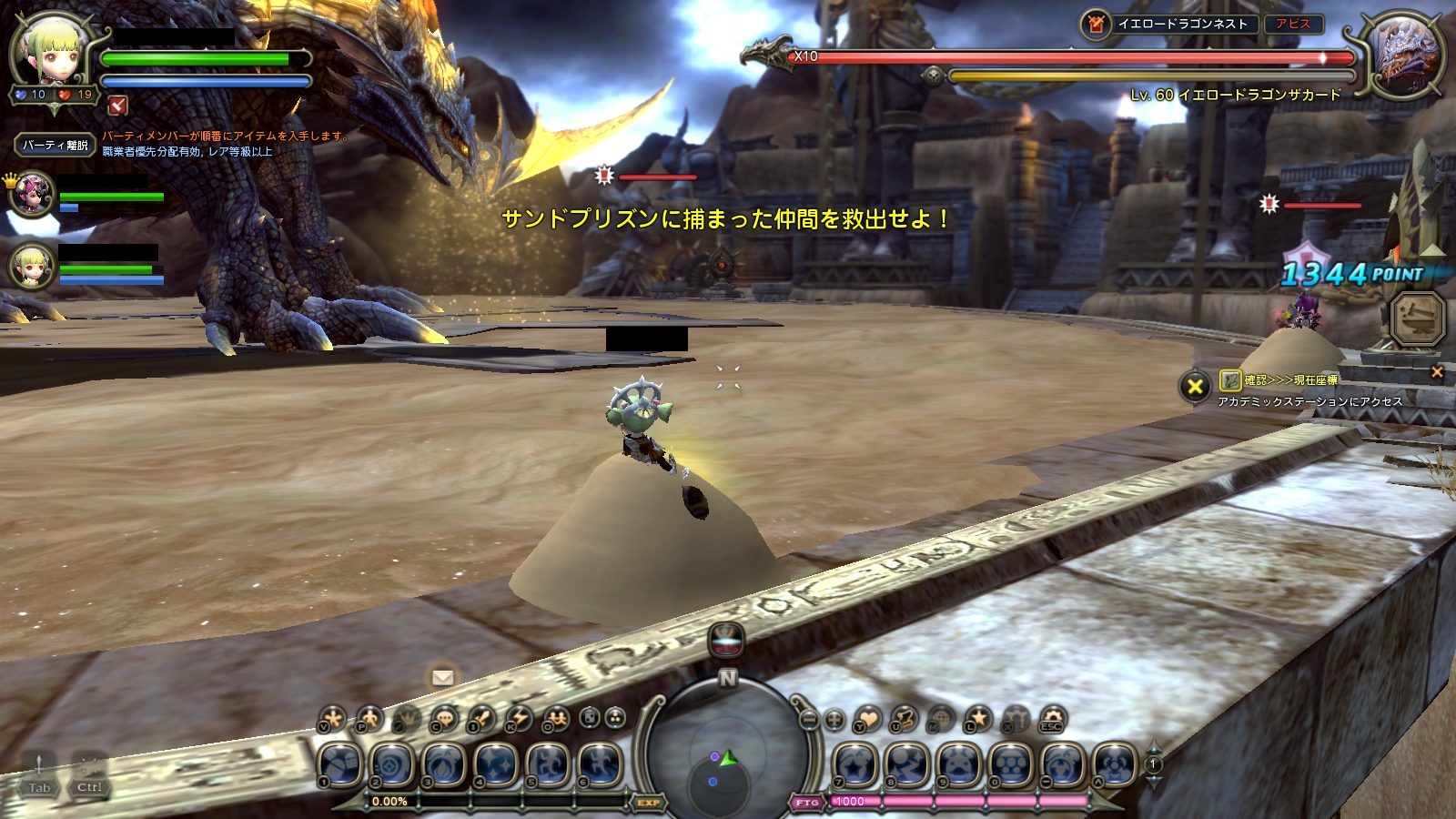1456x819 pixels.
Task: Open the system menu gear icon
Action: tap(1052, 719)
